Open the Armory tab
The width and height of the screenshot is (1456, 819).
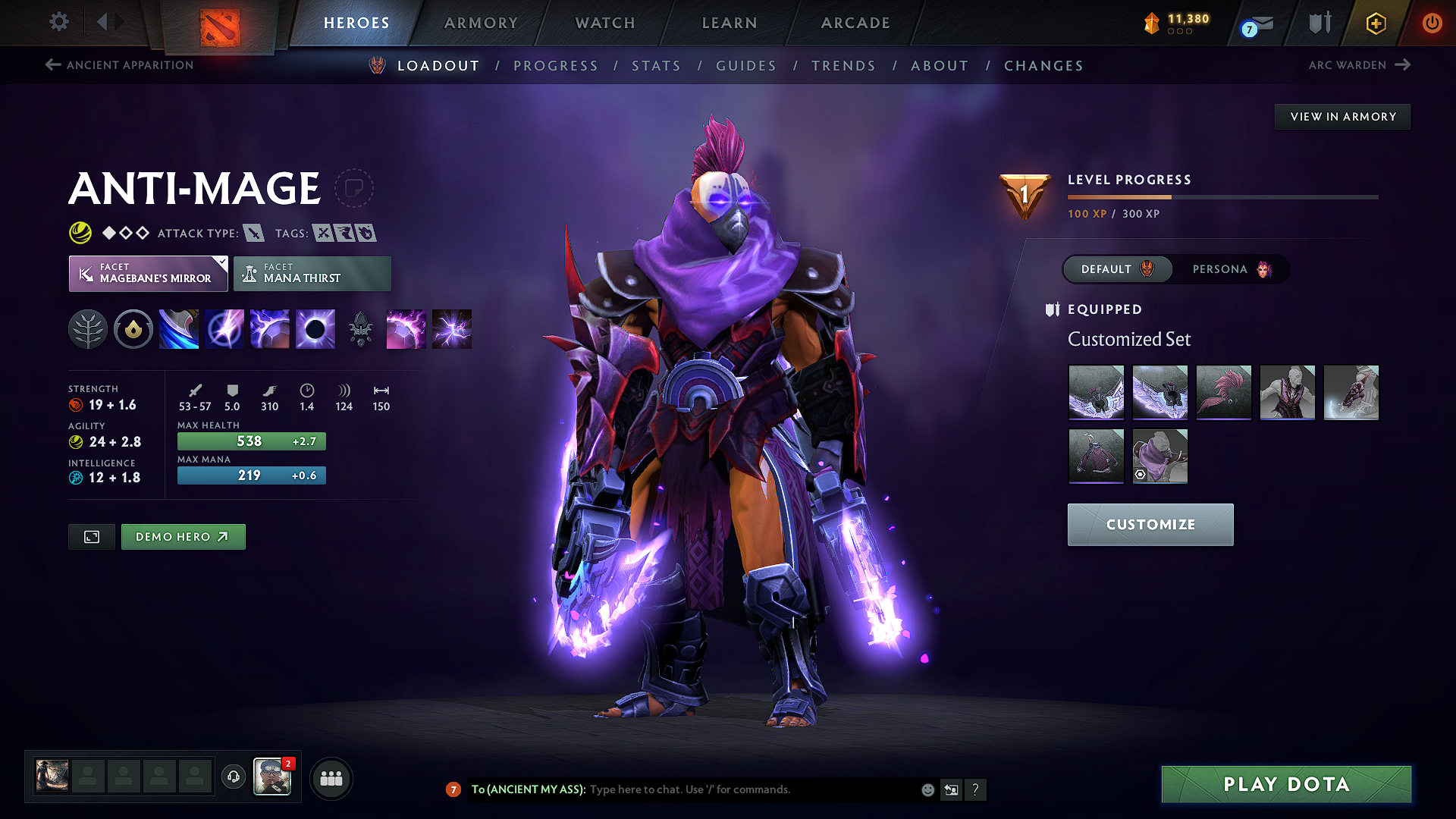pos(481,23)
